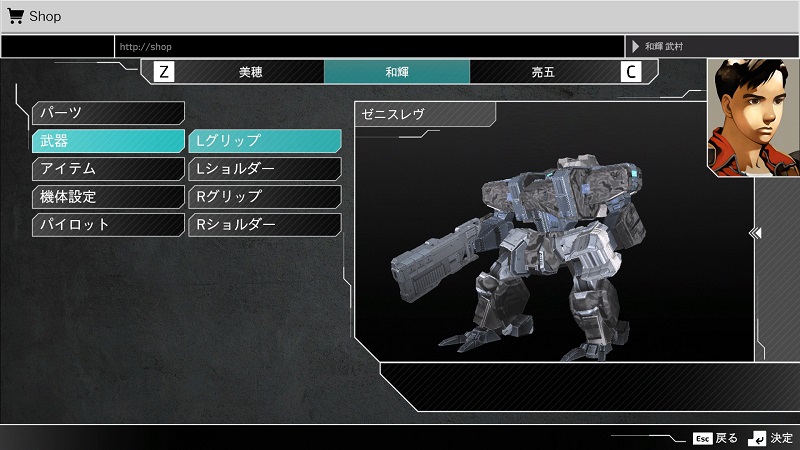This screenshot has height=450, width=800.
Task: Expand the side panel with double-arrow
Action: click(757, 233)
